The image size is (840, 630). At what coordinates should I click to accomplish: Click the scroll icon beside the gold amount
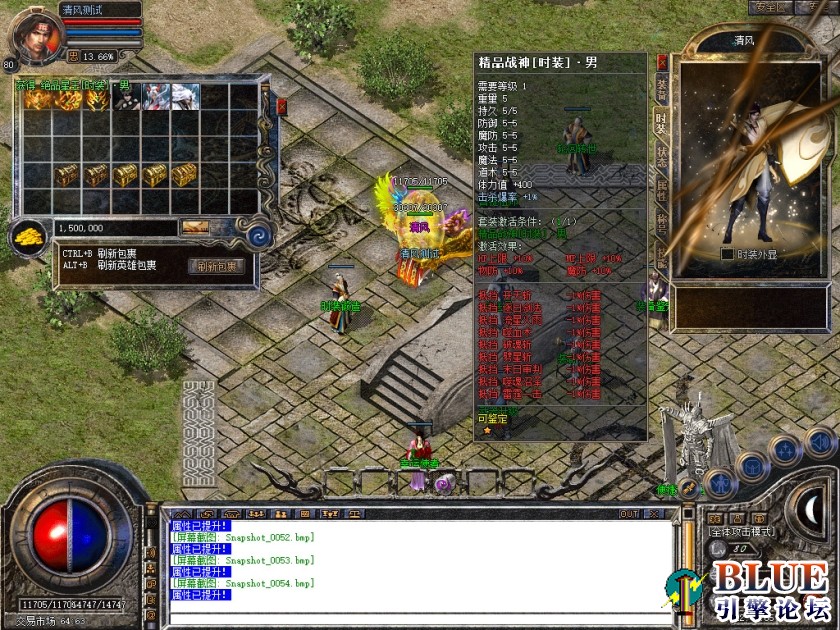point(195,228)
